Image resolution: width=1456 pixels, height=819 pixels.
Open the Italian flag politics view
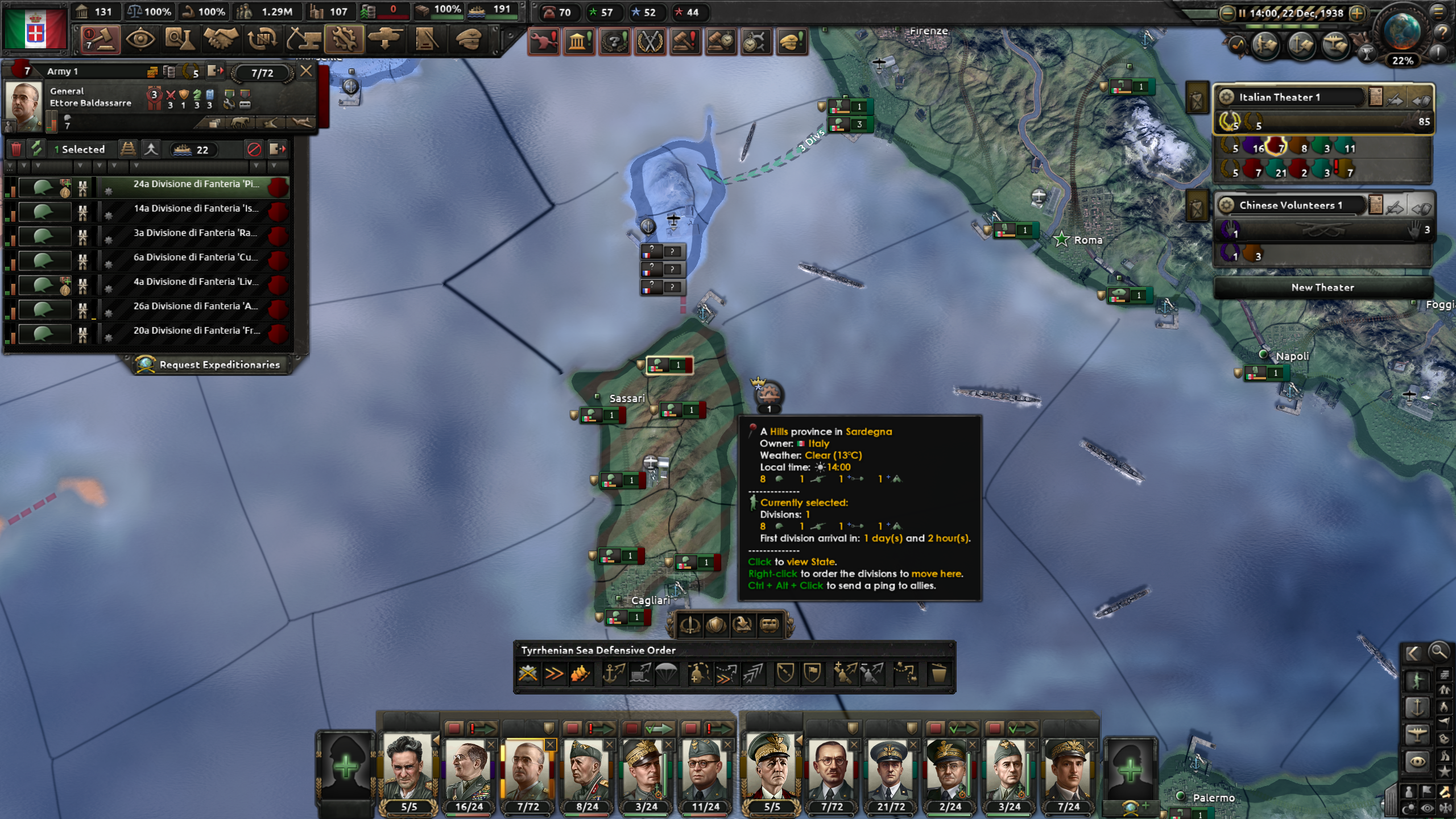click(35, 28)
